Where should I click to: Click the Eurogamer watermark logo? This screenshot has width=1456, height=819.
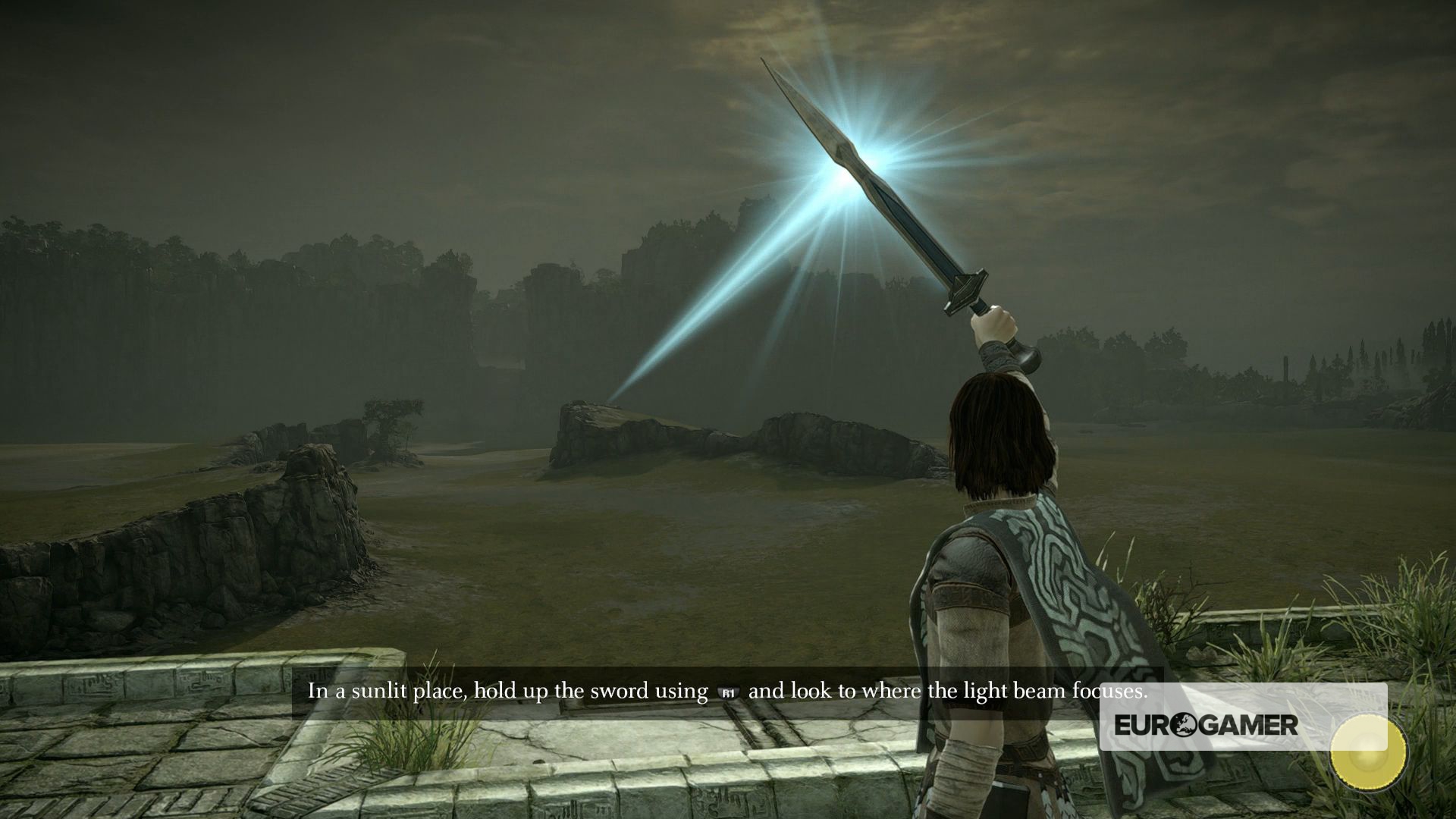[x=1206, y=725]
